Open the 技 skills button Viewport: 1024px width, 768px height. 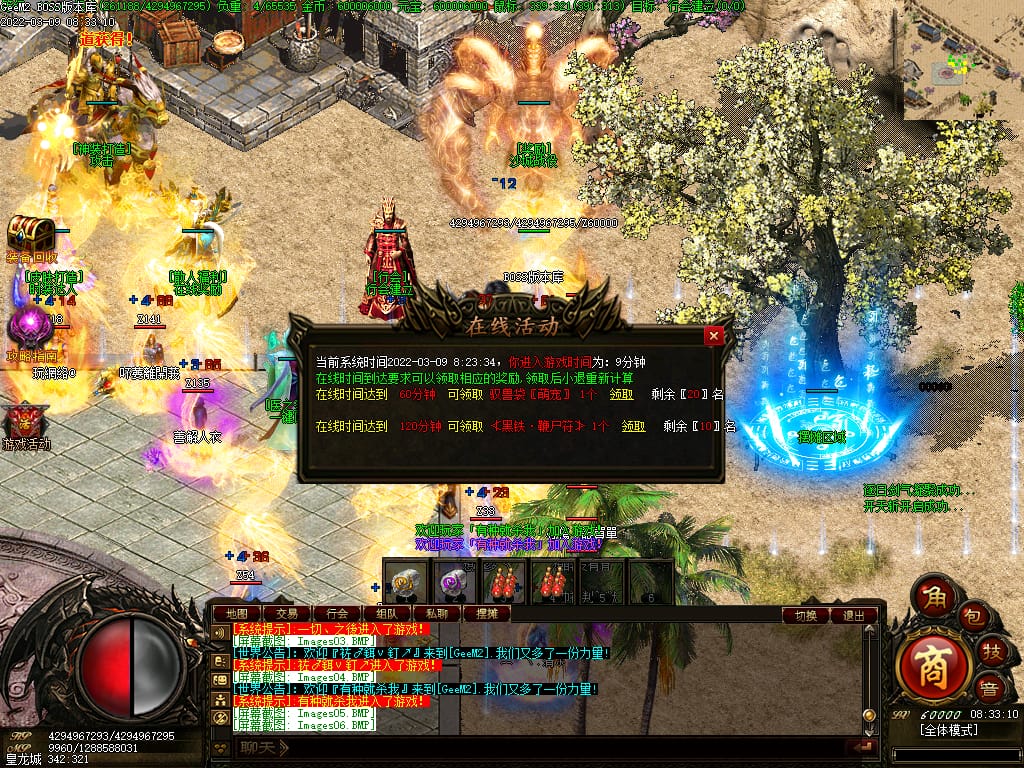[991, 652]
